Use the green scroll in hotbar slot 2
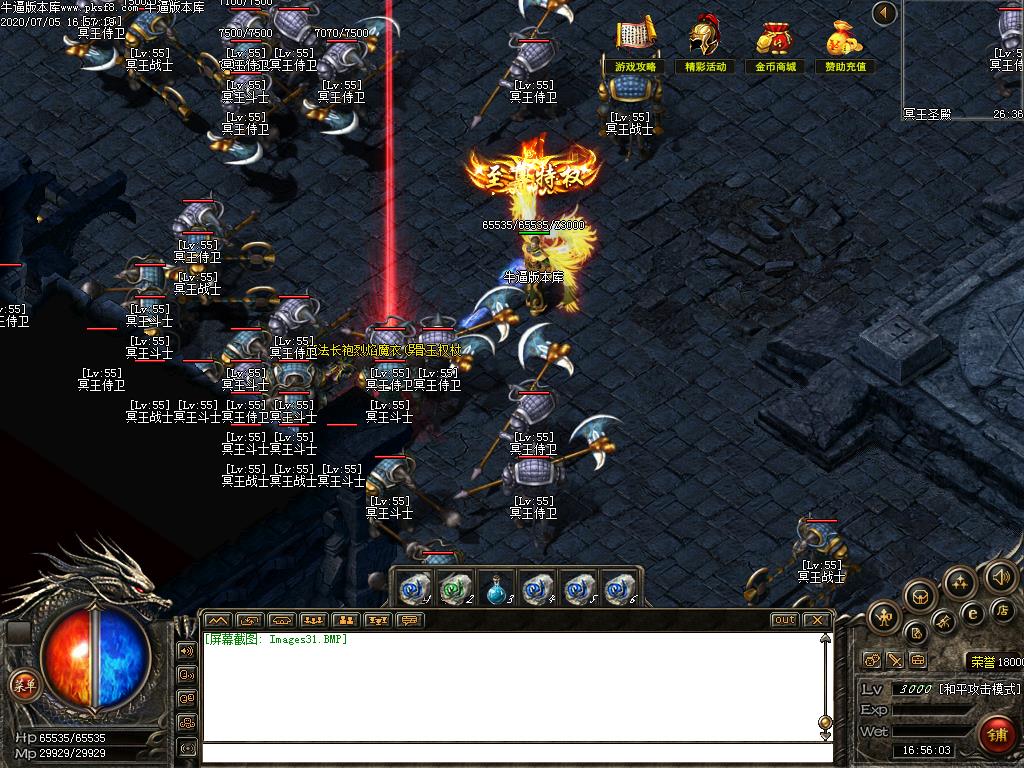 [456, 589]
